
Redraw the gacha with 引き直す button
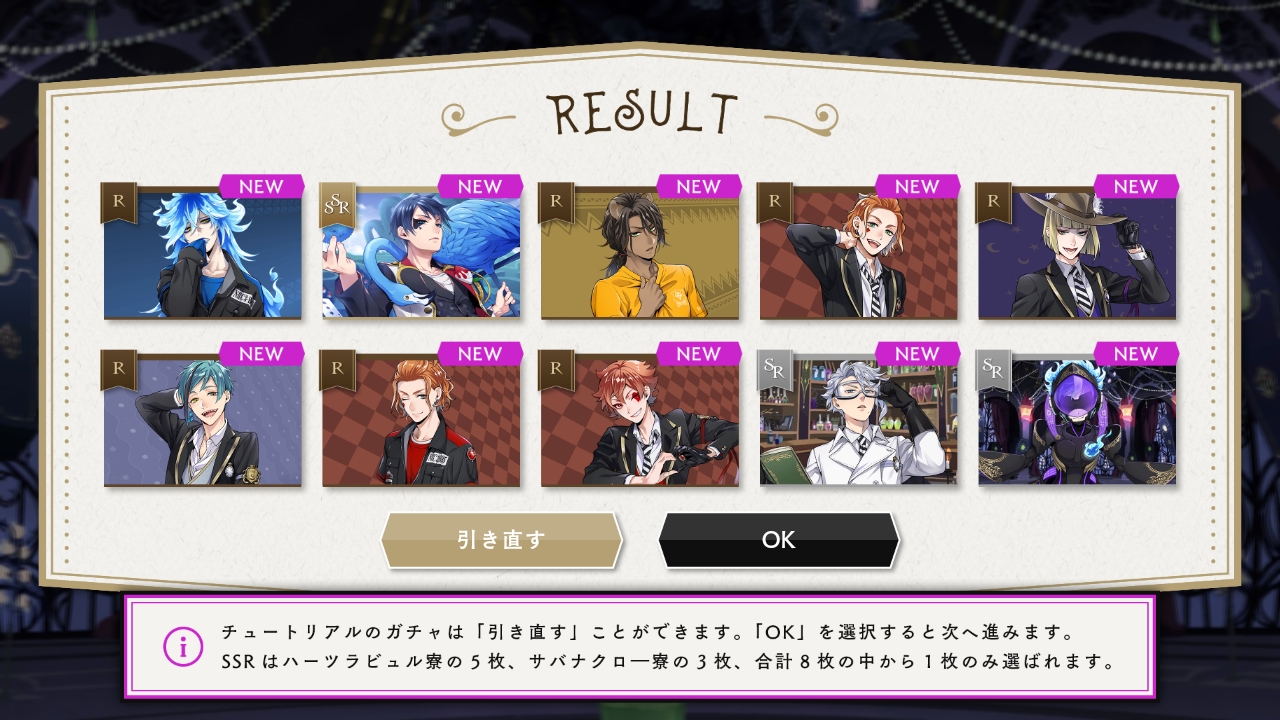pos(501,540)
